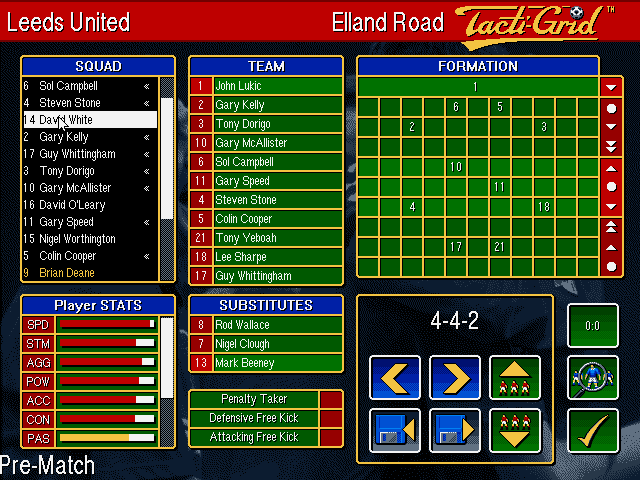Select Sol Campbell in the squad list
This screenshot has height=480, width=640.
click(x=84, y=86)
